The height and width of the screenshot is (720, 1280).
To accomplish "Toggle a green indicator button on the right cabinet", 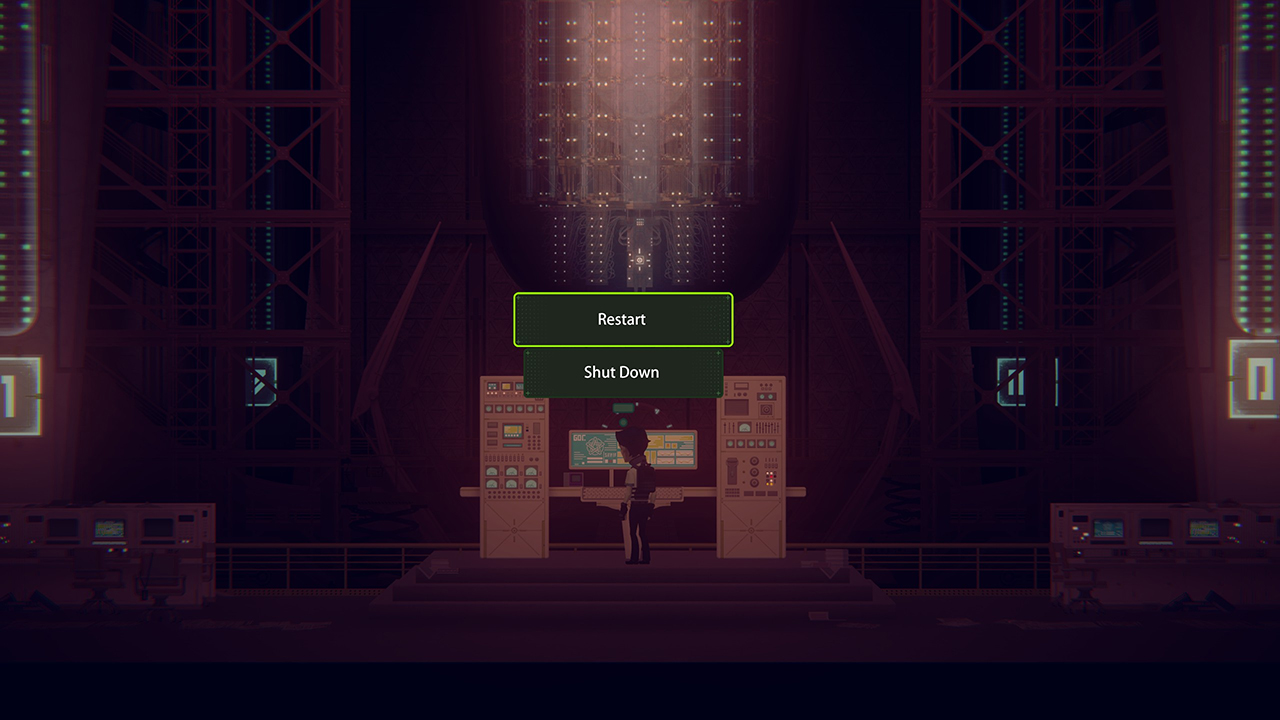I will [731, 442].
